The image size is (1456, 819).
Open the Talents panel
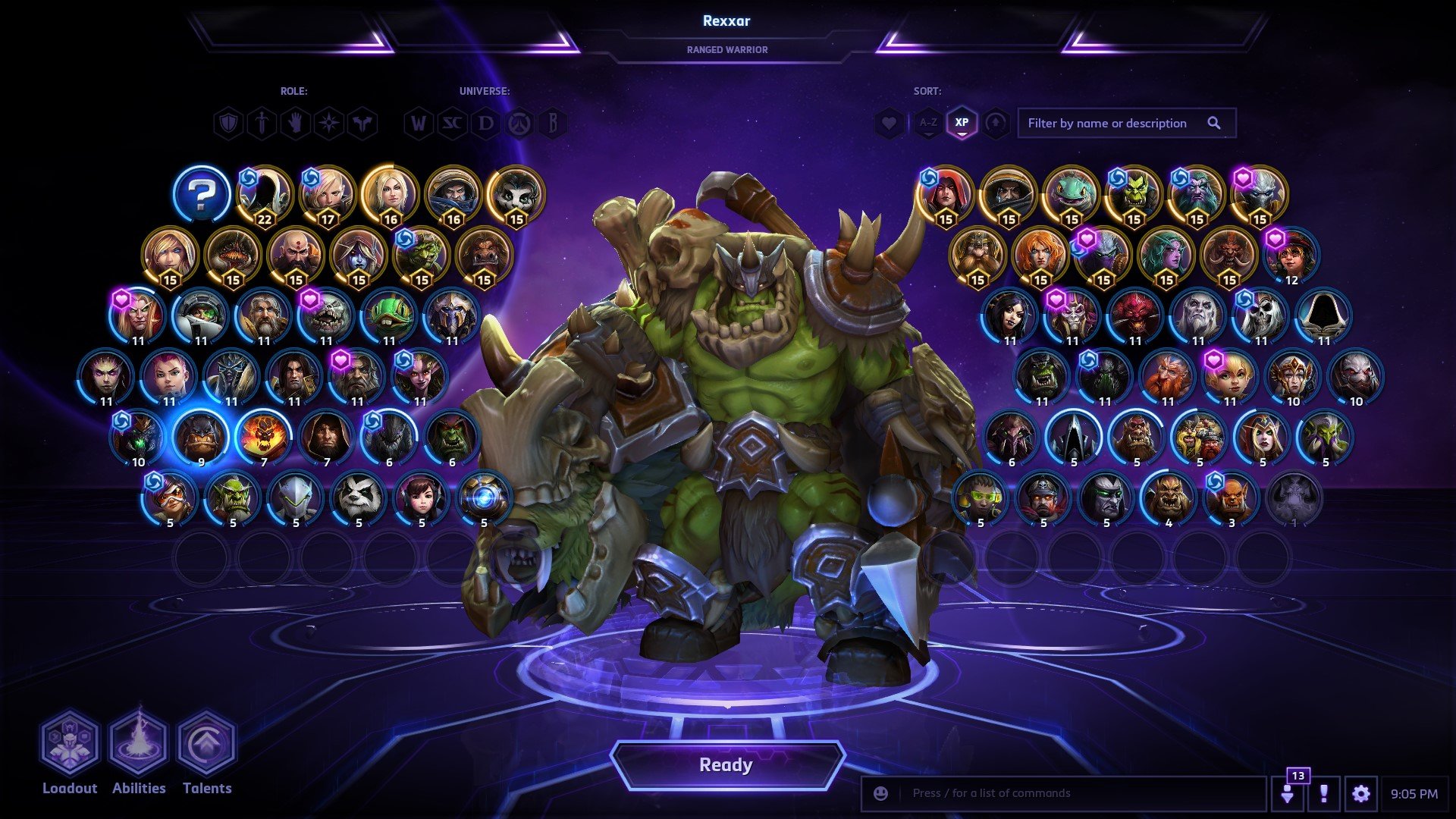(207, 743)
